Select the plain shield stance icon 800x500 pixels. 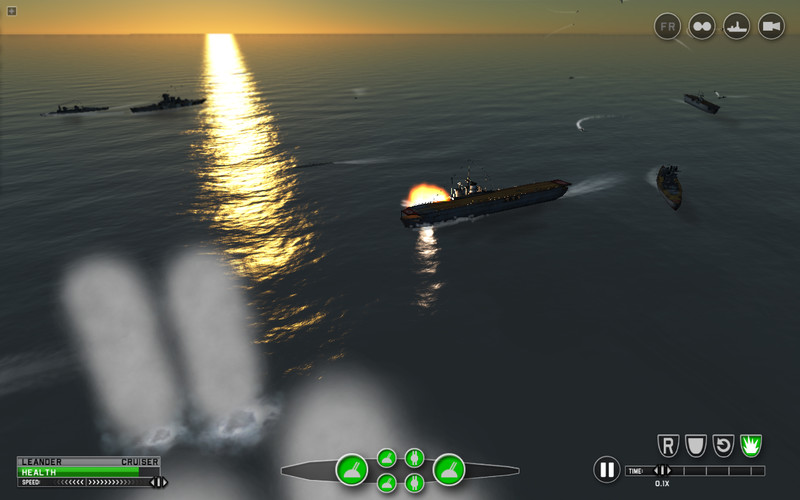[695, 445]
